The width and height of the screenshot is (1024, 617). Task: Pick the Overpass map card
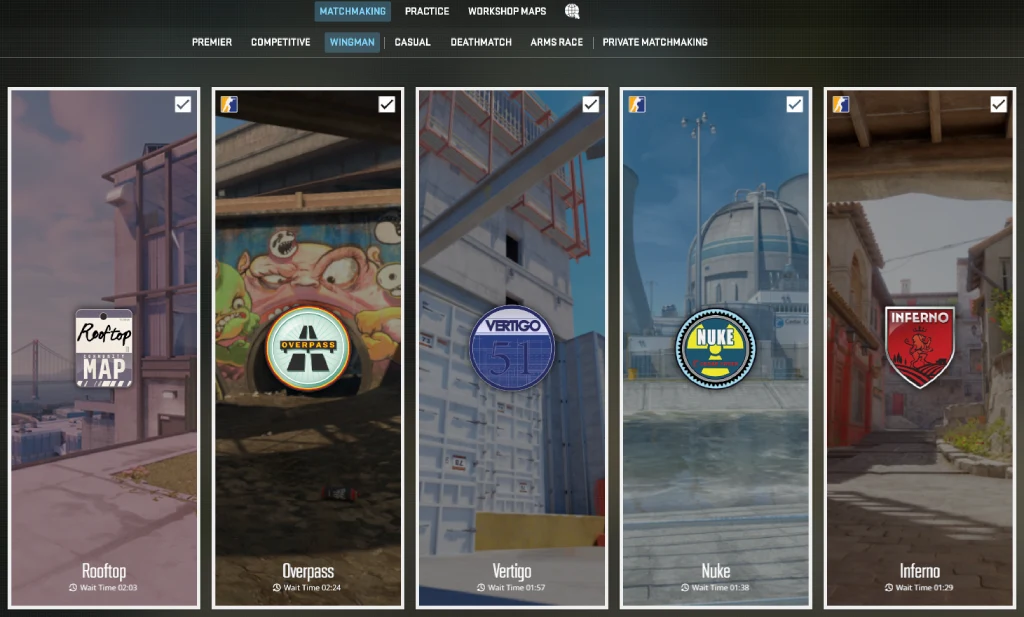308,348
